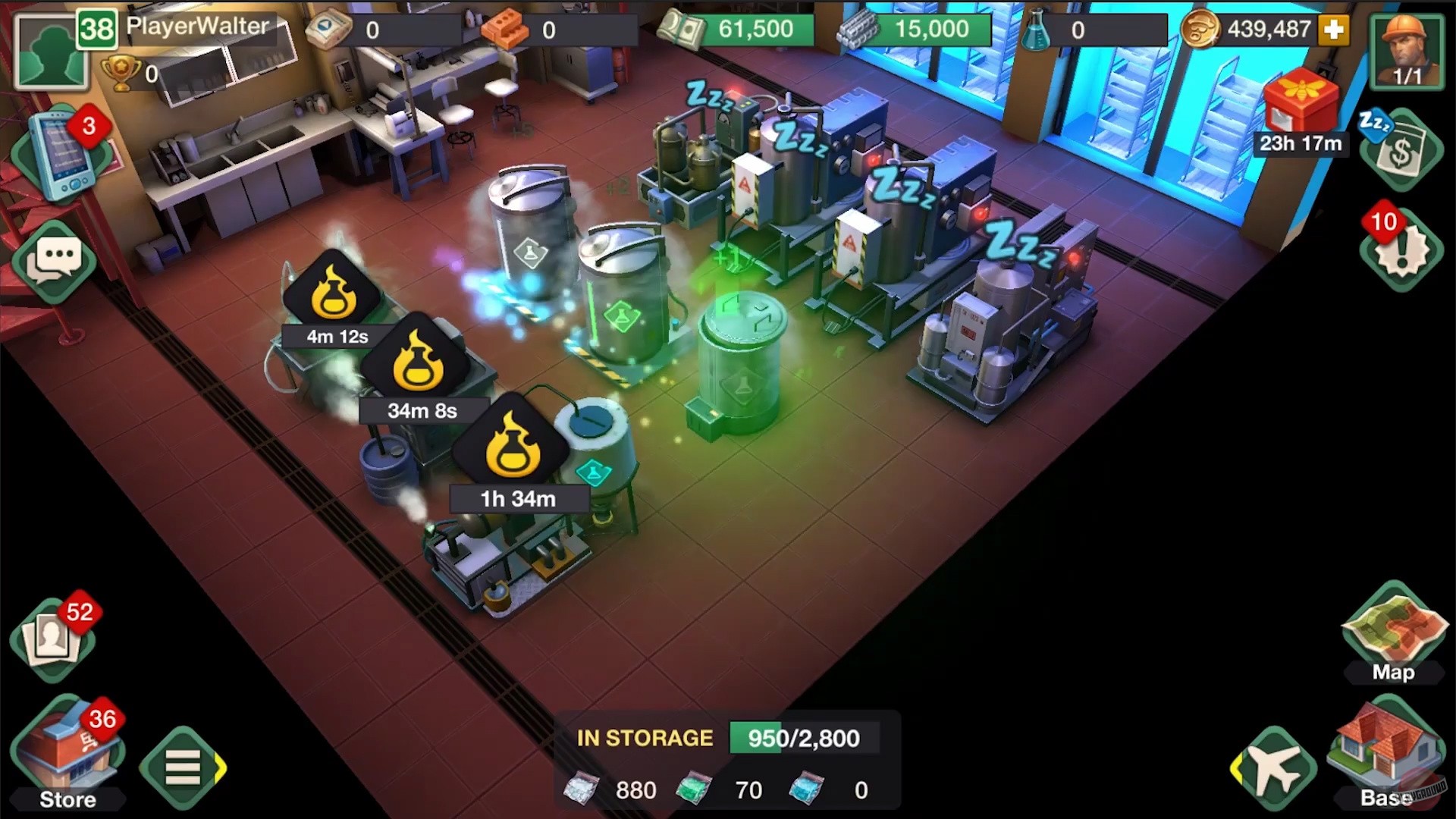Open the chat messages panel
This screenshot has height=819, width=1456.
coord(57,262)
